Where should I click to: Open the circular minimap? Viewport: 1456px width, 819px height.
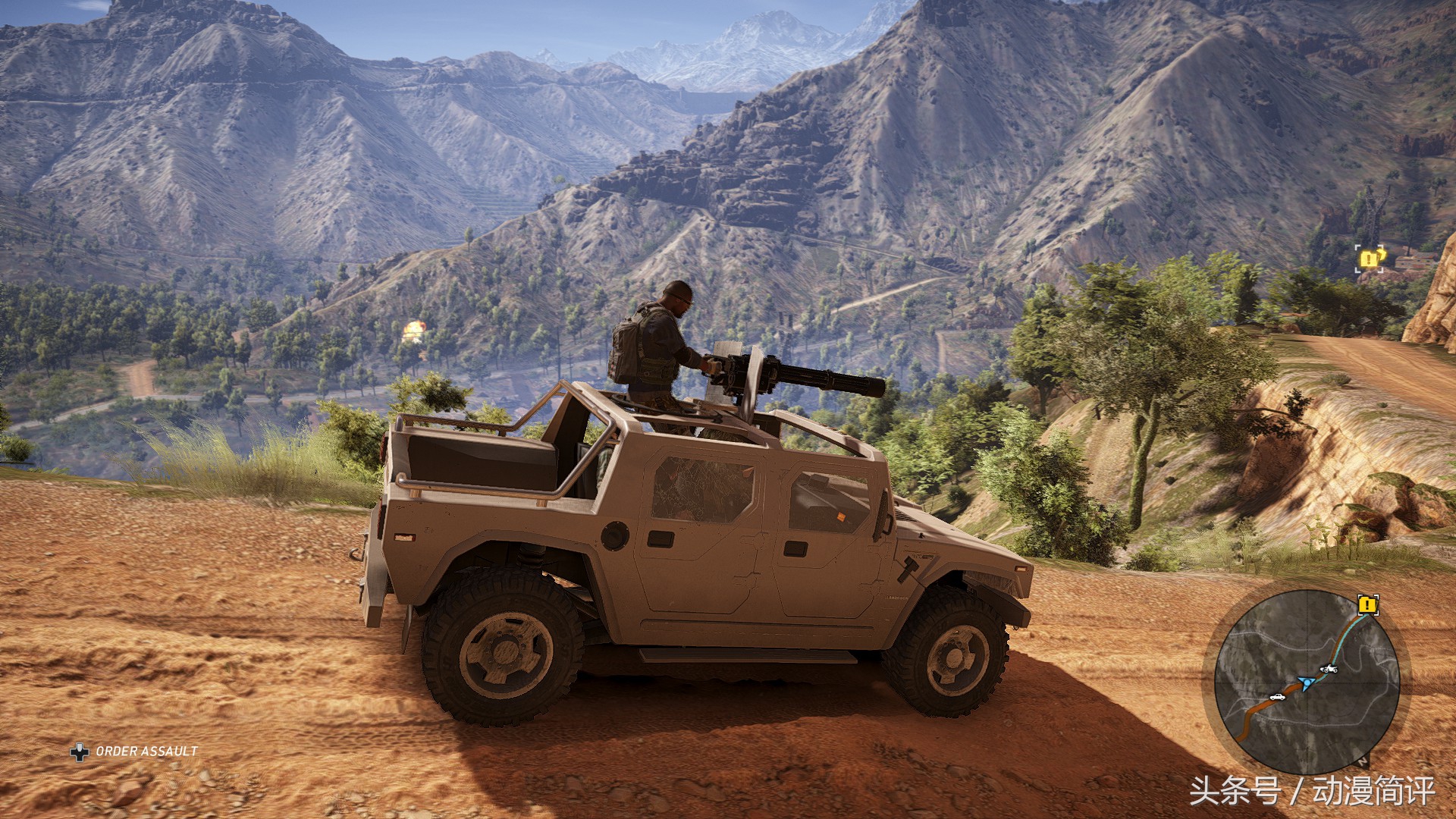point(1306,682)
